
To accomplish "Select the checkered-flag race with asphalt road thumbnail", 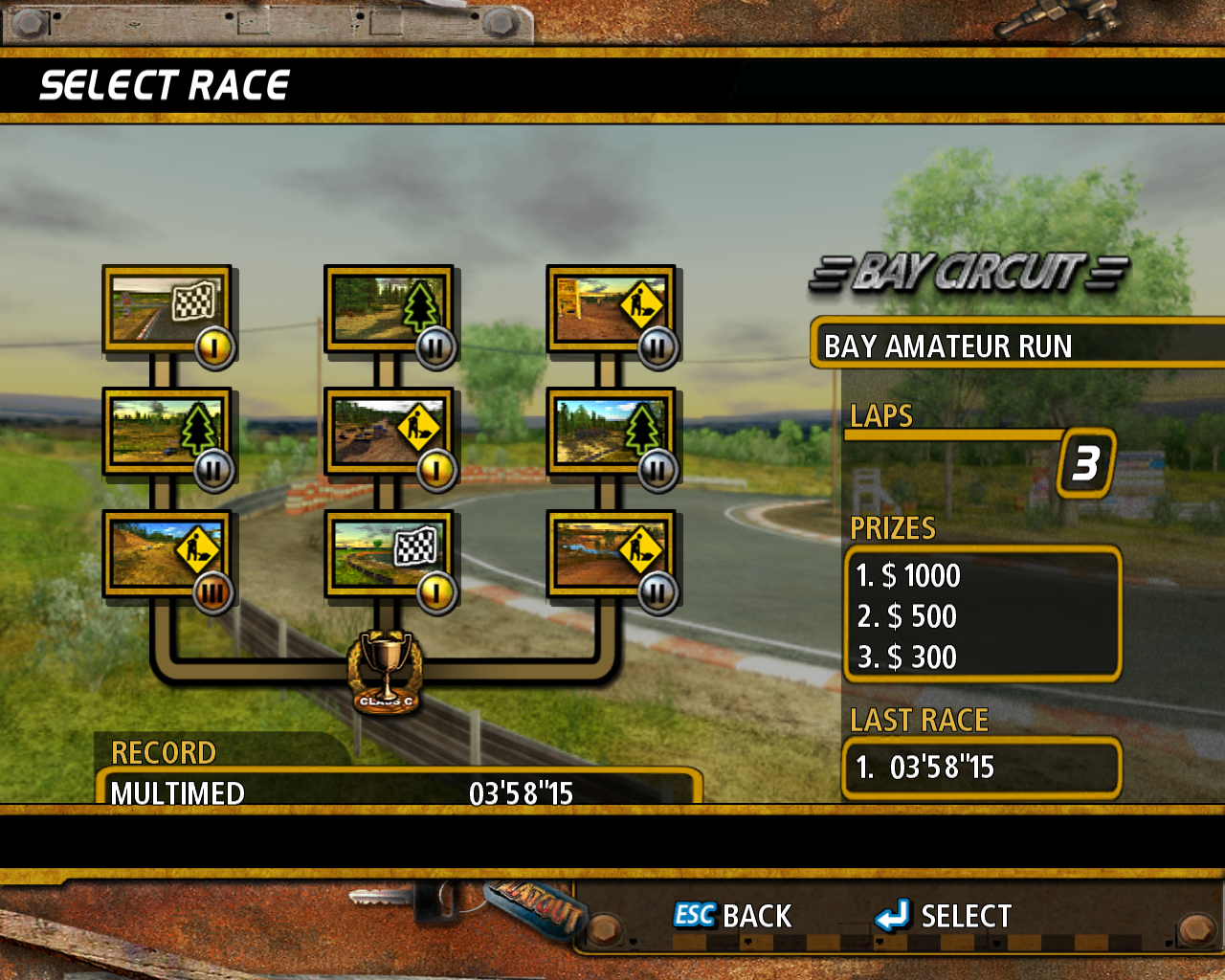I will 167,309.
